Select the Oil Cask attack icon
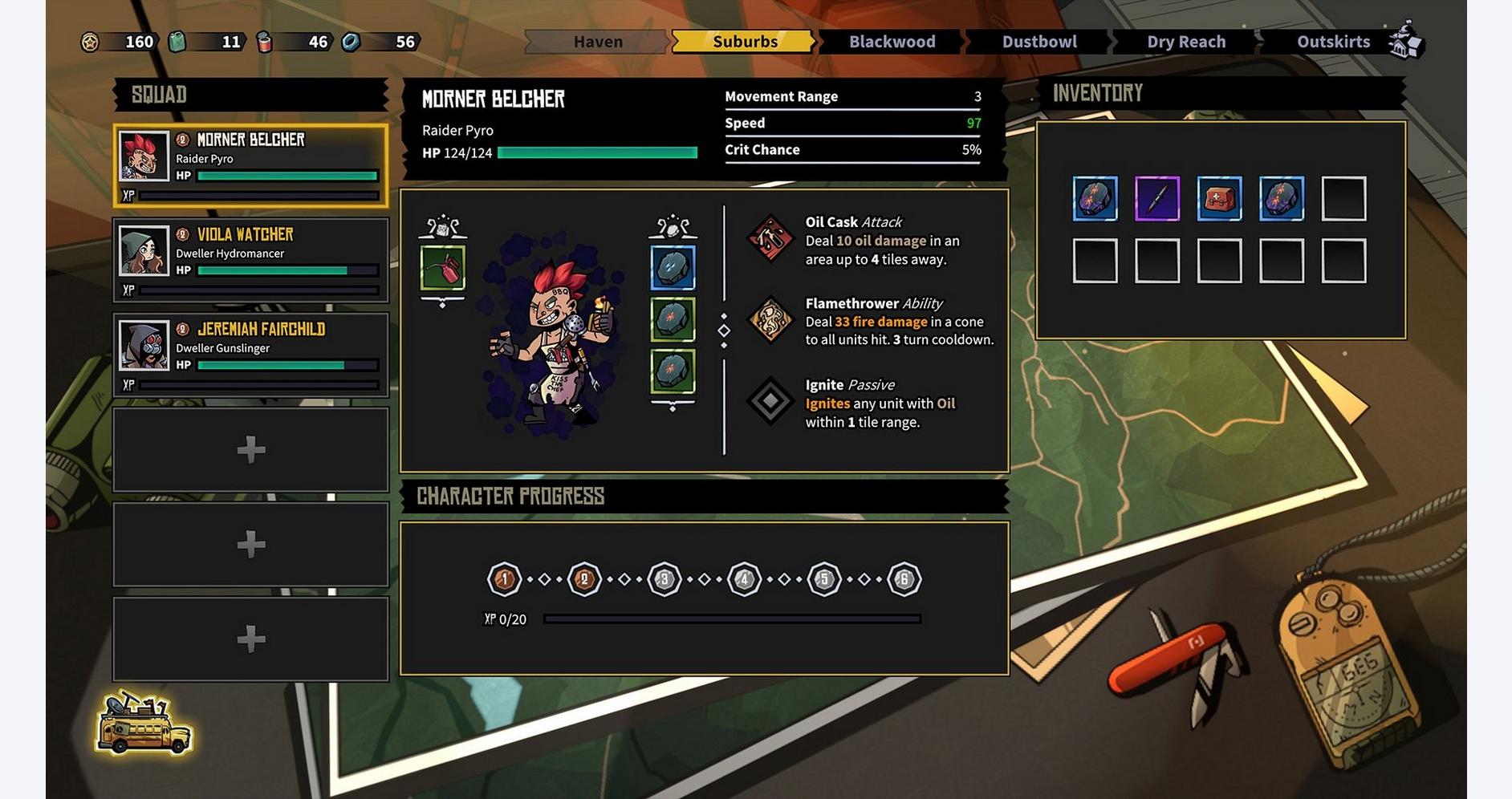This screenshot has height=799, width=1512. (x=770, y=239)
